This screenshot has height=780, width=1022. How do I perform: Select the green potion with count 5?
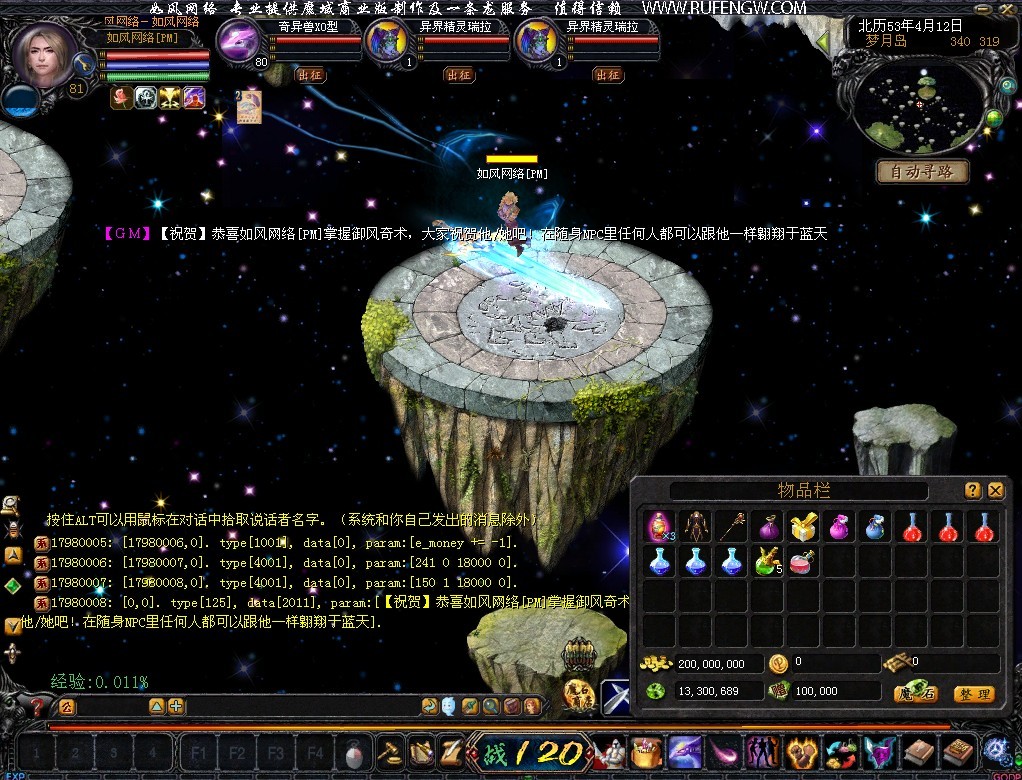767,562
